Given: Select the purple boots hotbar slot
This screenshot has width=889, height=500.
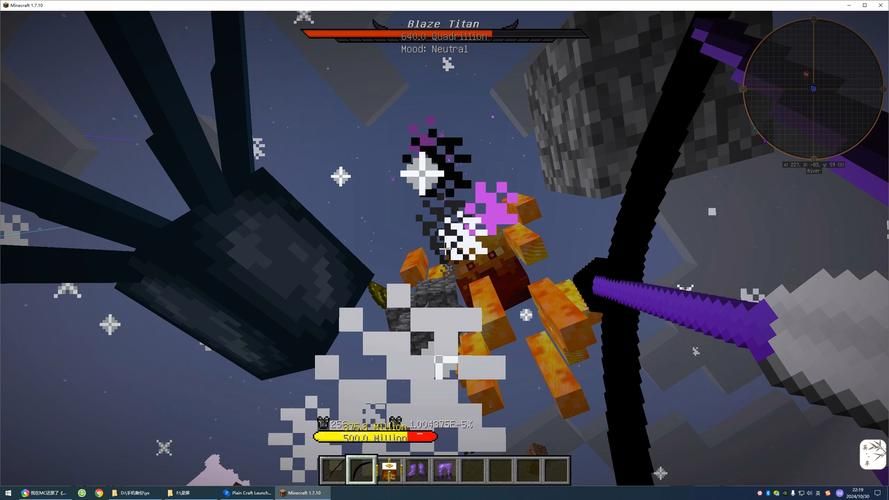Looking at the screenshot, I should point(417,469).
